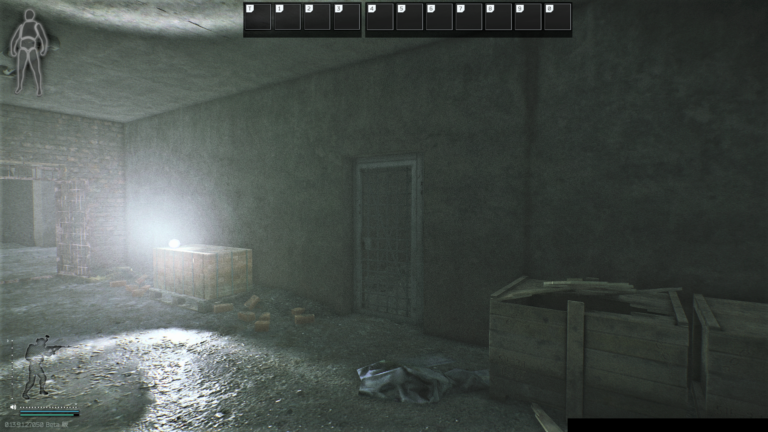This screenshot has width=768, height=432.
Task: Select quick slot number 1
Action: coord(287,17)
